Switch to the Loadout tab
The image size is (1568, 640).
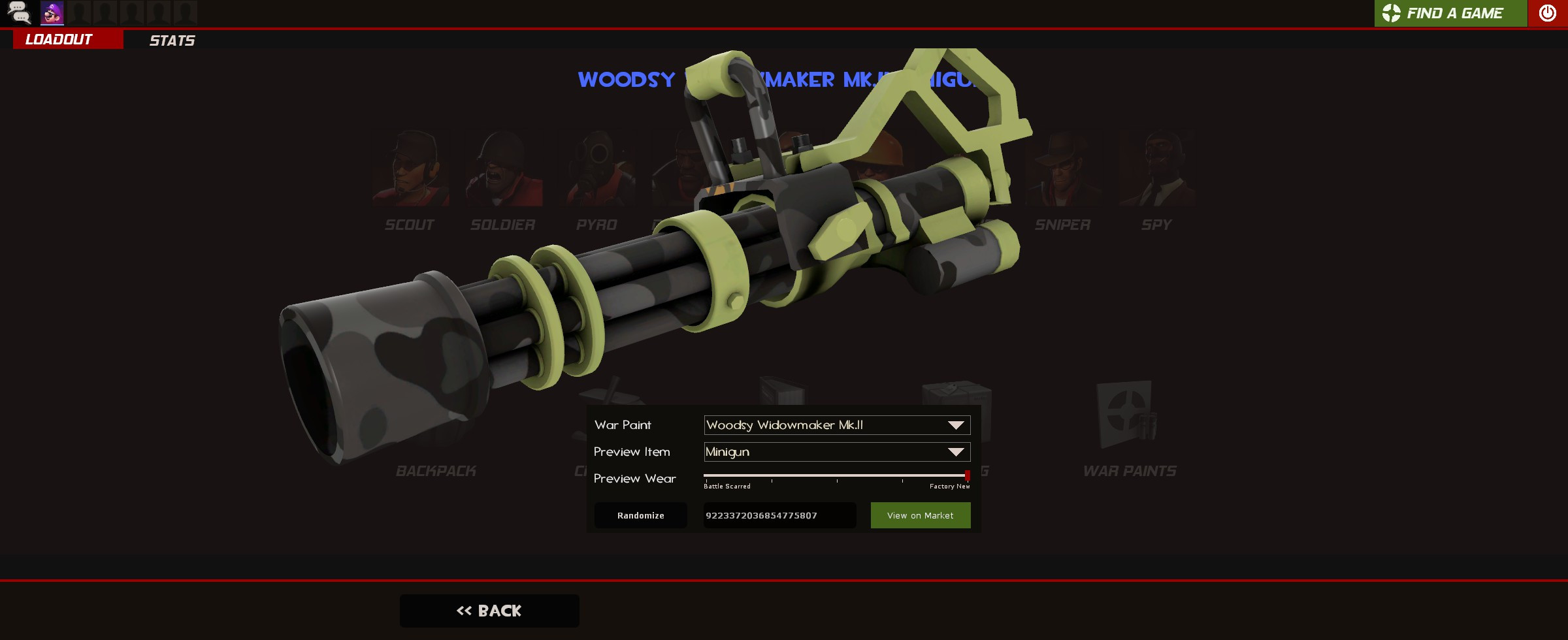tap(57, 39)
